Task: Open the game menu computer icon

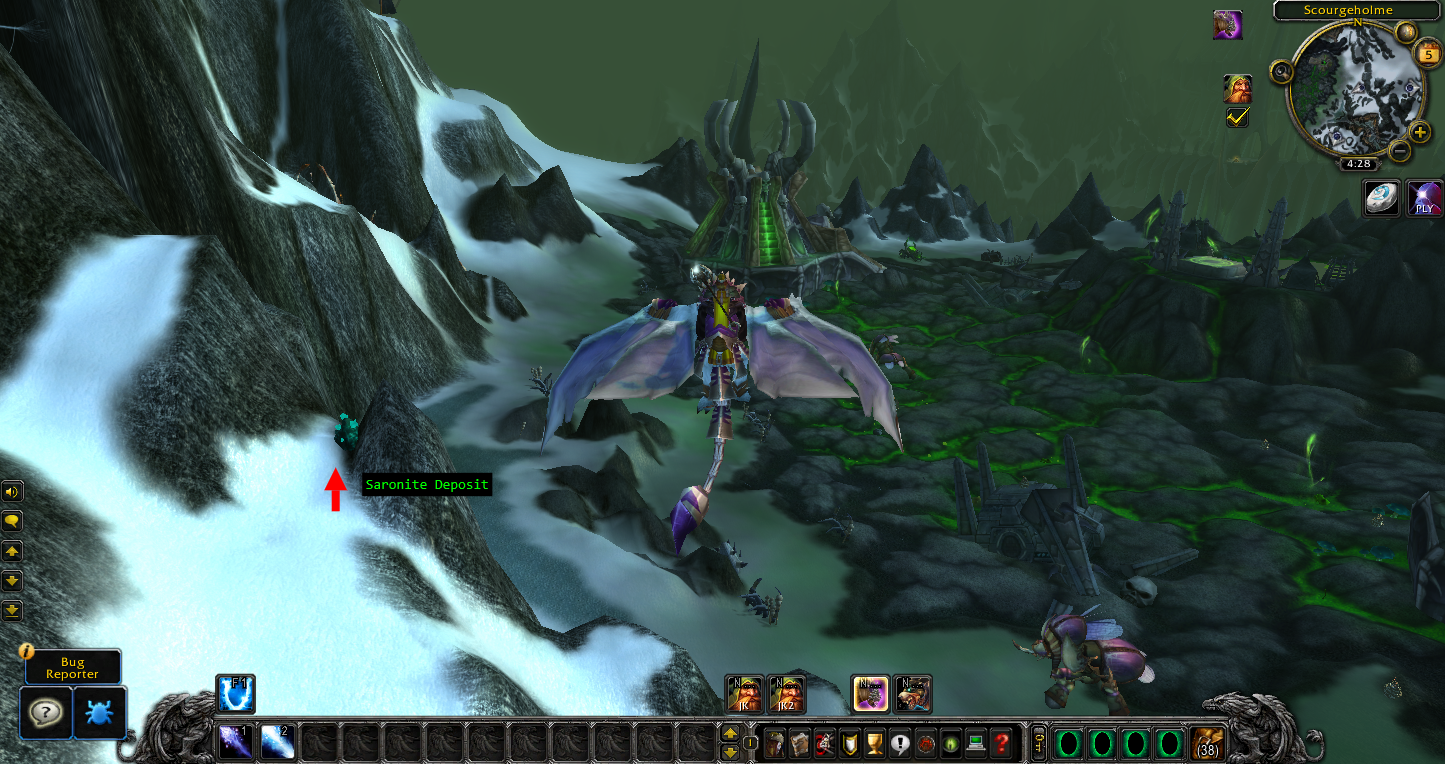Action: pyautogui.click(x=975, y=743)
